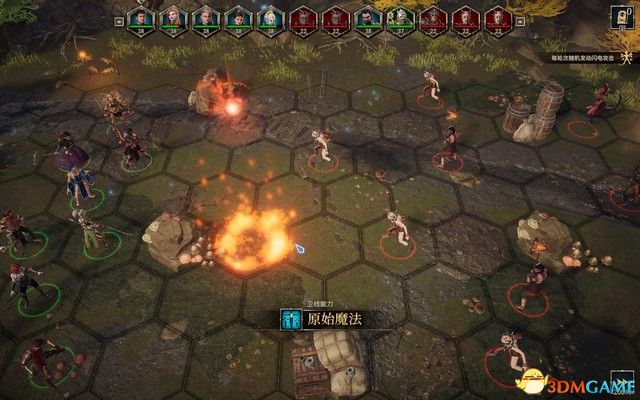Select the white-haired hero portrait in turn order
This screenshot has height=400, width=640.
point(270,18)
